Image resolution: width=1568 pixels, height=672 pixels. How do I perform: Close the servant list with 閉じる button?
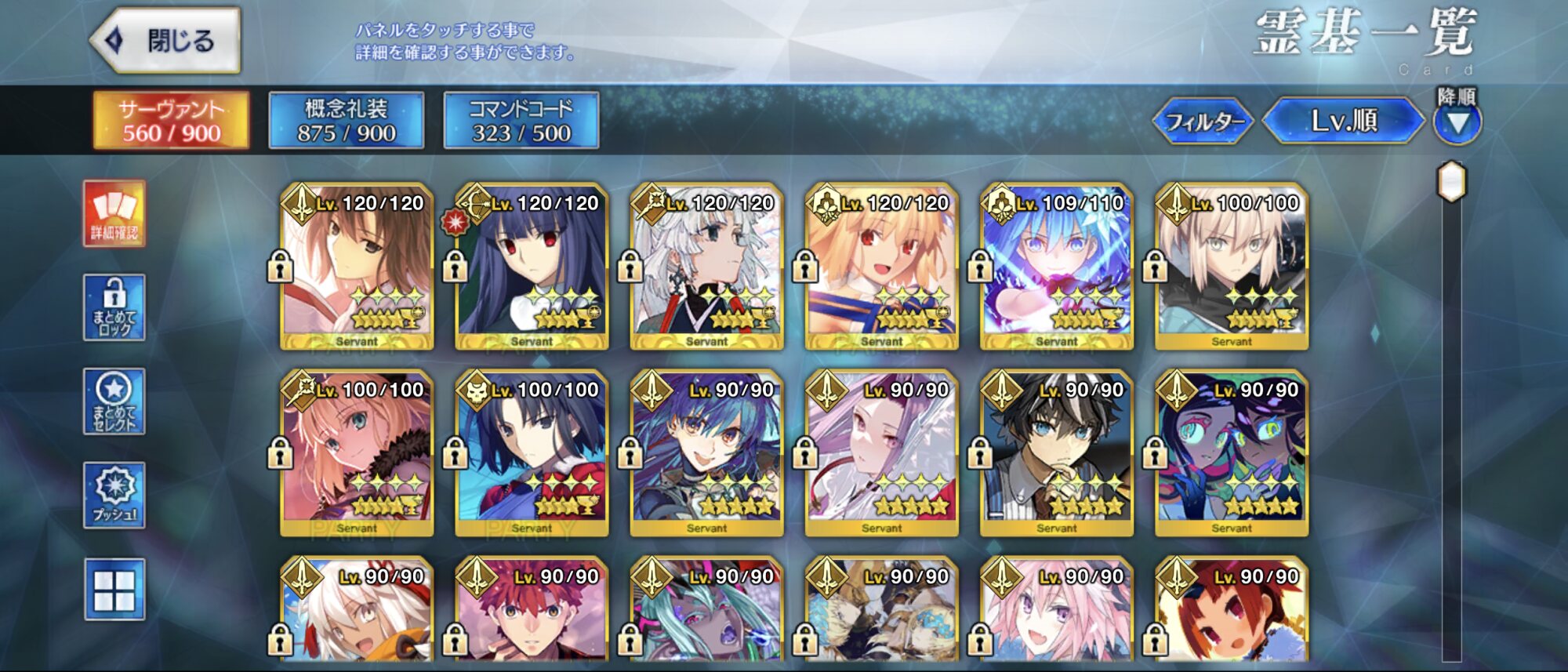pos(165,41)
